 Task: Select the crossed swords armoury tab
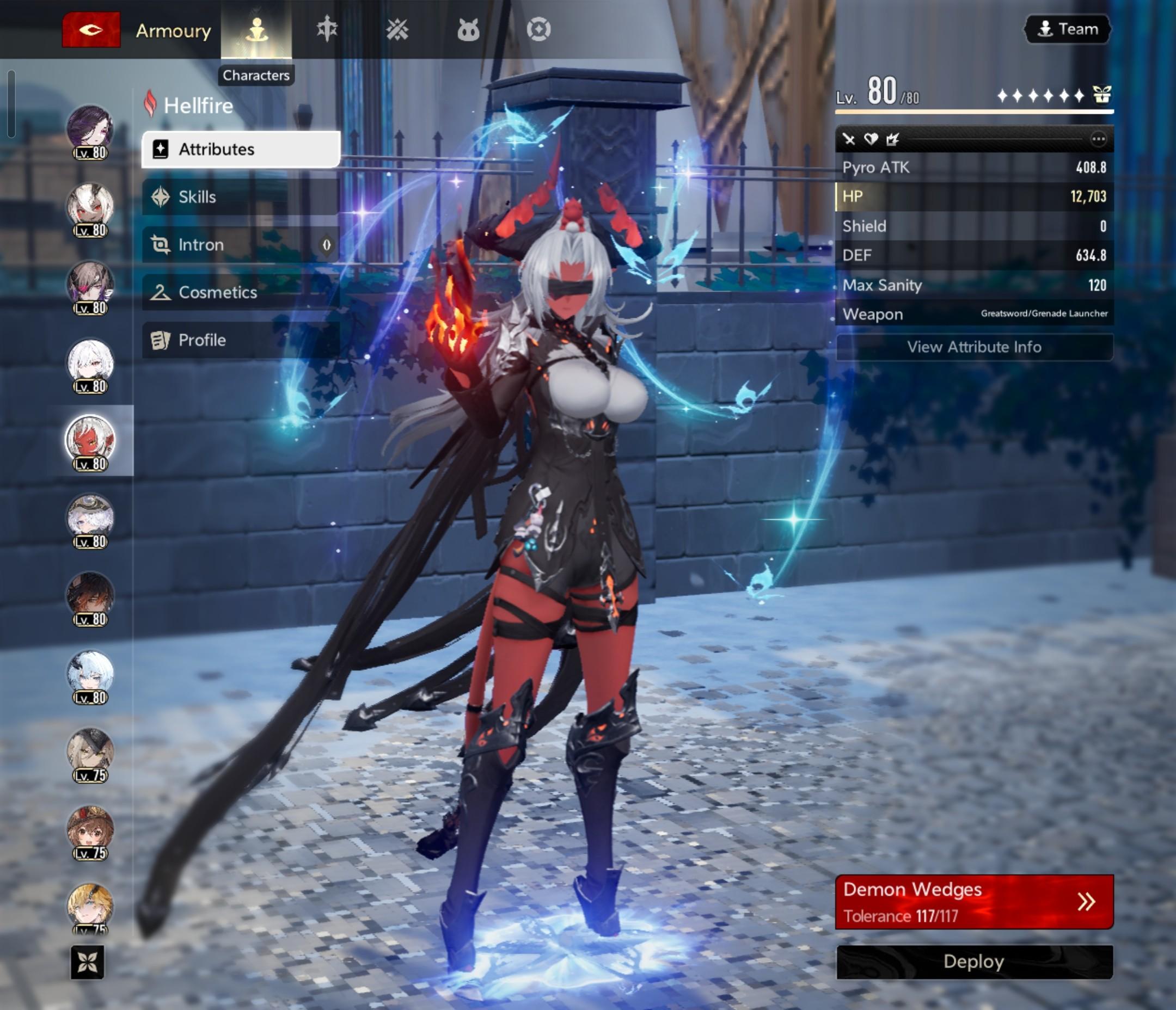[x=397, y=29]
